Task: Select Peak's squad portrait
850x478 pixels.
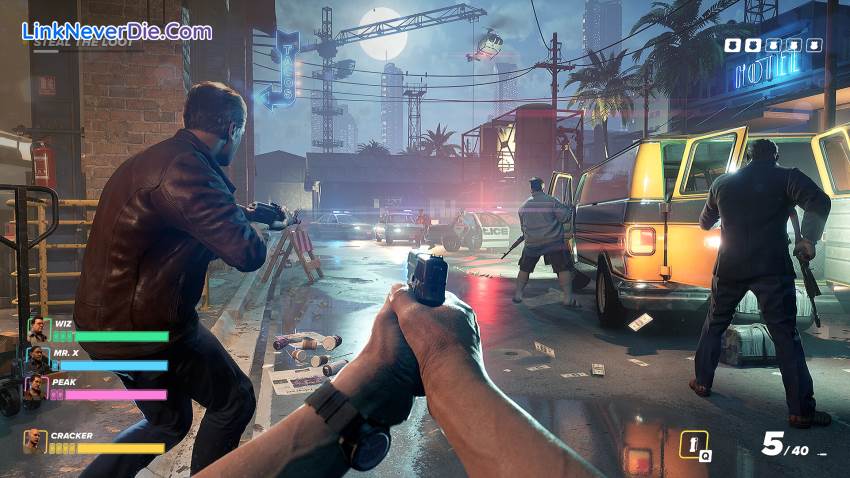Action: pyautogui.click(x=37, y=387)
